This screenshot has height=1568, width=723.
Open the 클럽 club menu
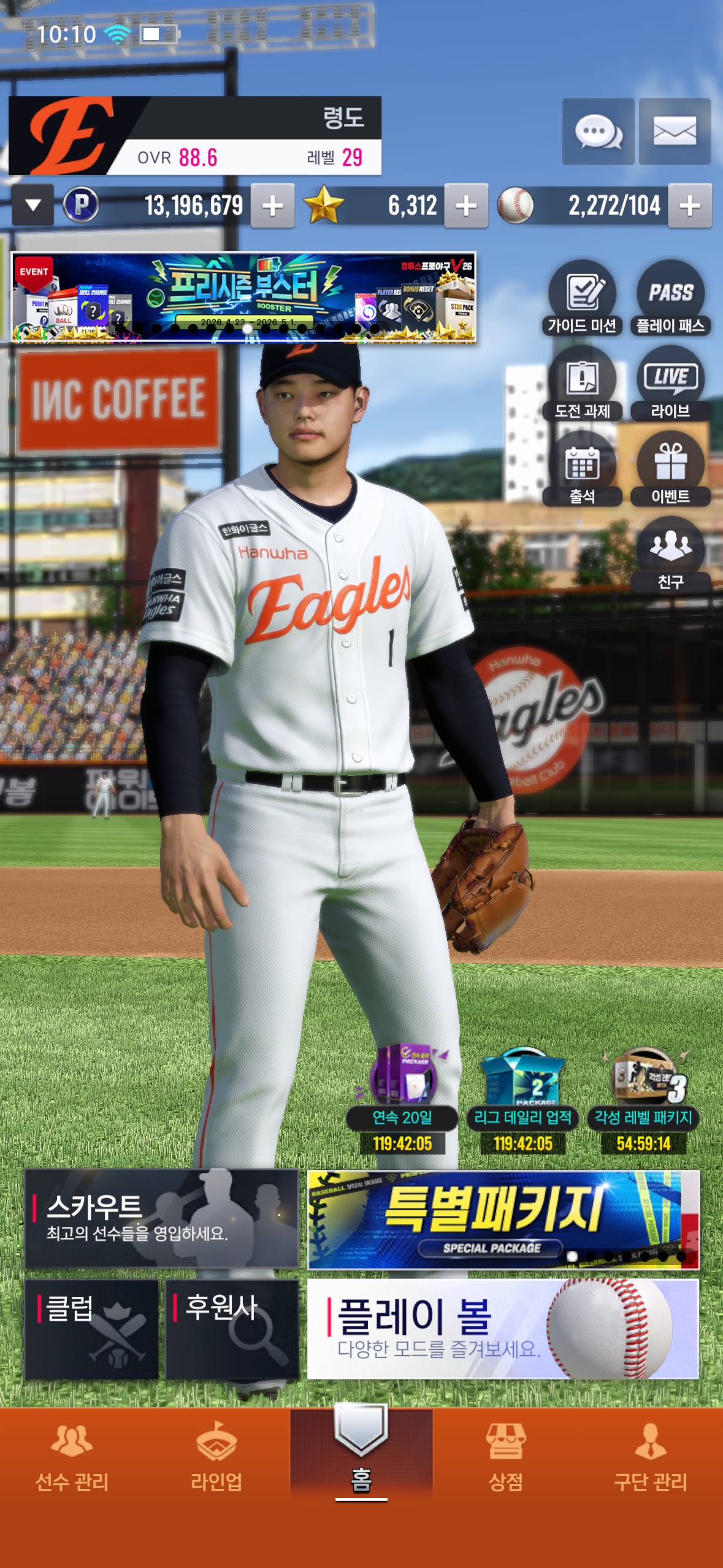coord(91,1329)
